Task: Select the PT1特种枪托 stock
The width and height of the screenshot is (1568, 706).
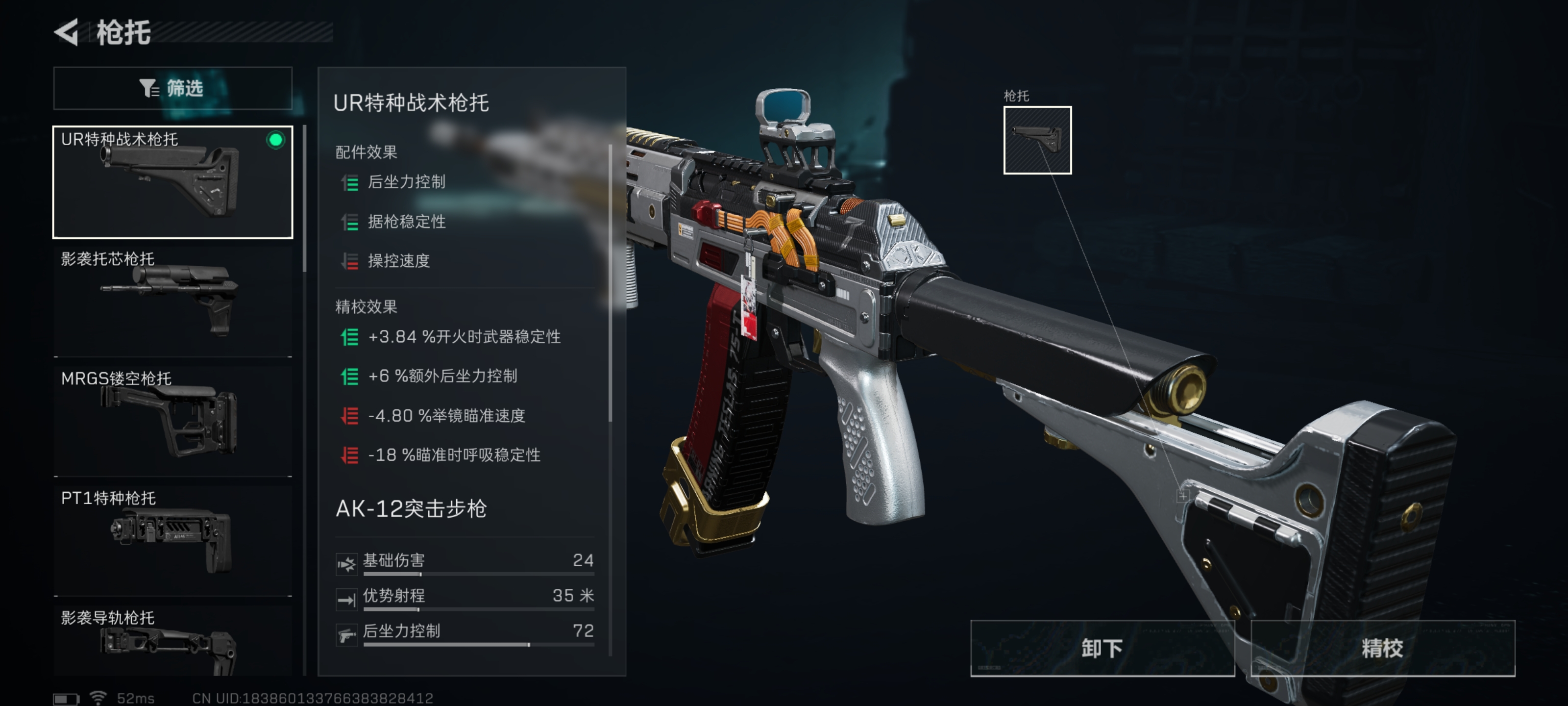Action: 172,536
